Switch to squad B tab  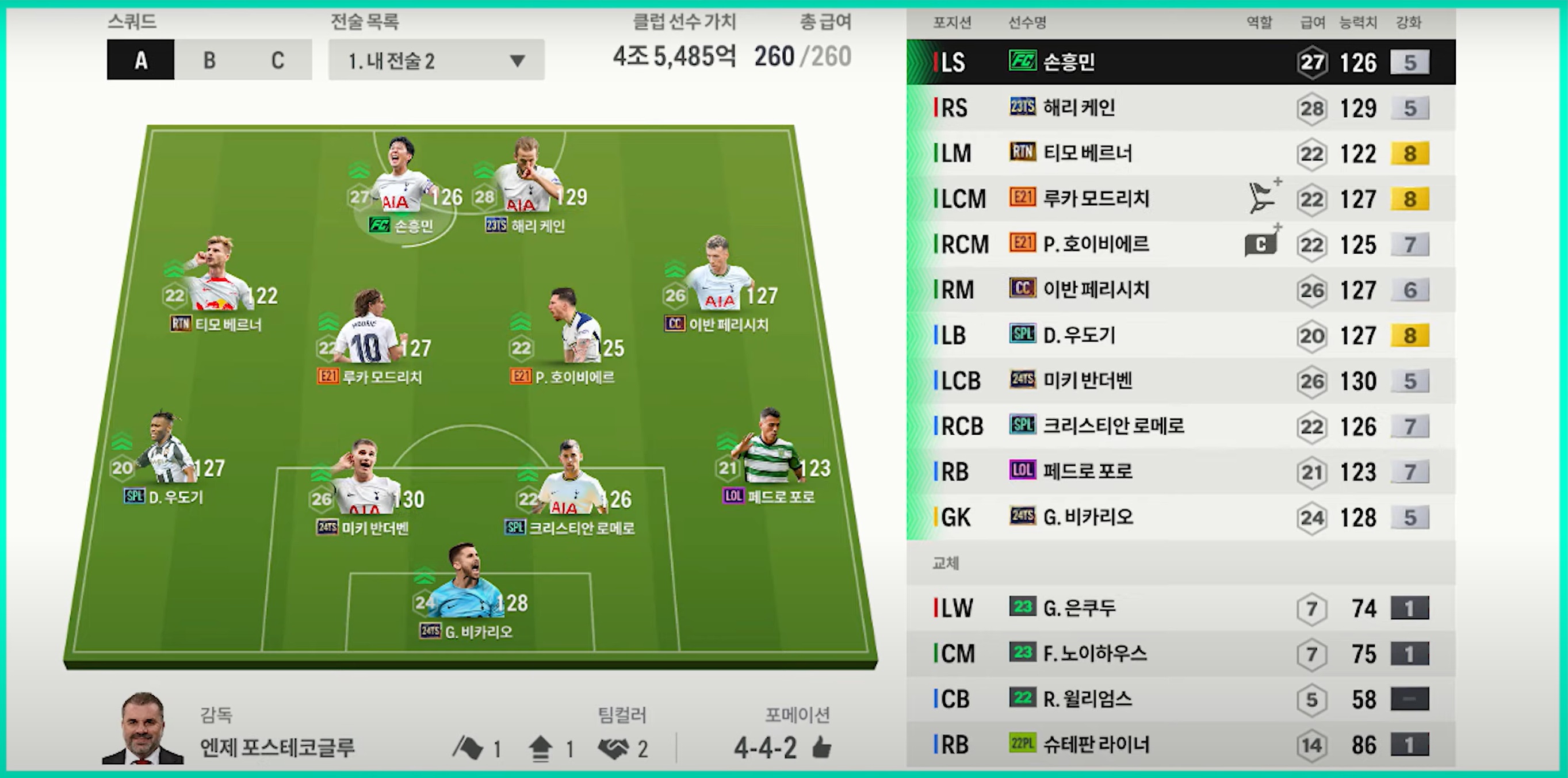[x=209, y=60]
